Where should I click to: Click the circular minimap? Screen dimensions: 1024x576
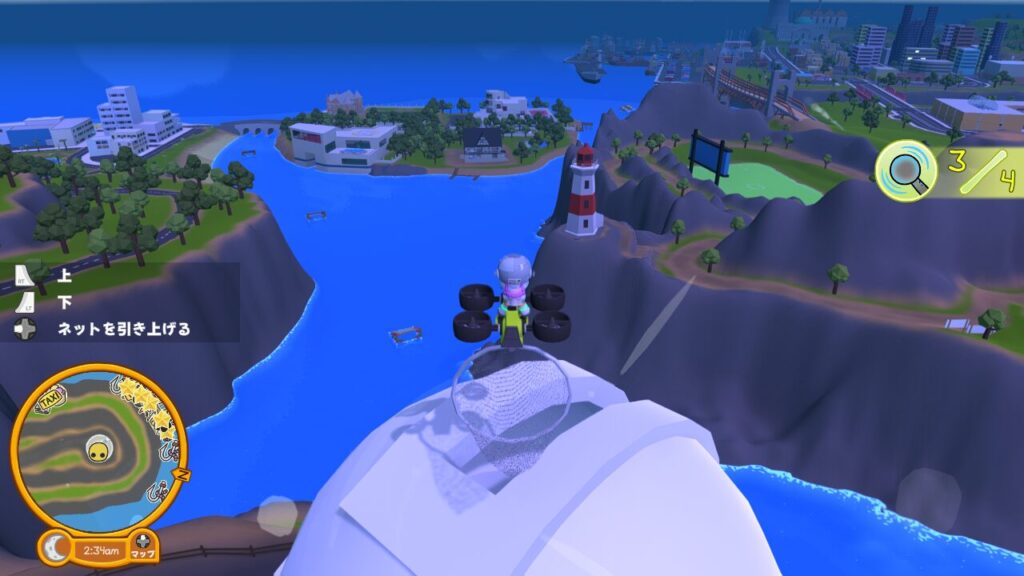pyautogui.click(x=98, y=449)
